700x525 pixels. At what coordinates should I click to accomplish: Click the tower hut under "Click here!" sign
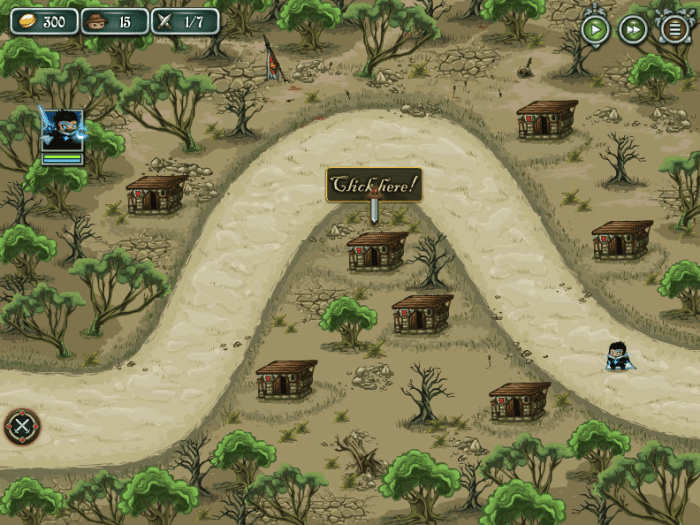(377, 250)
